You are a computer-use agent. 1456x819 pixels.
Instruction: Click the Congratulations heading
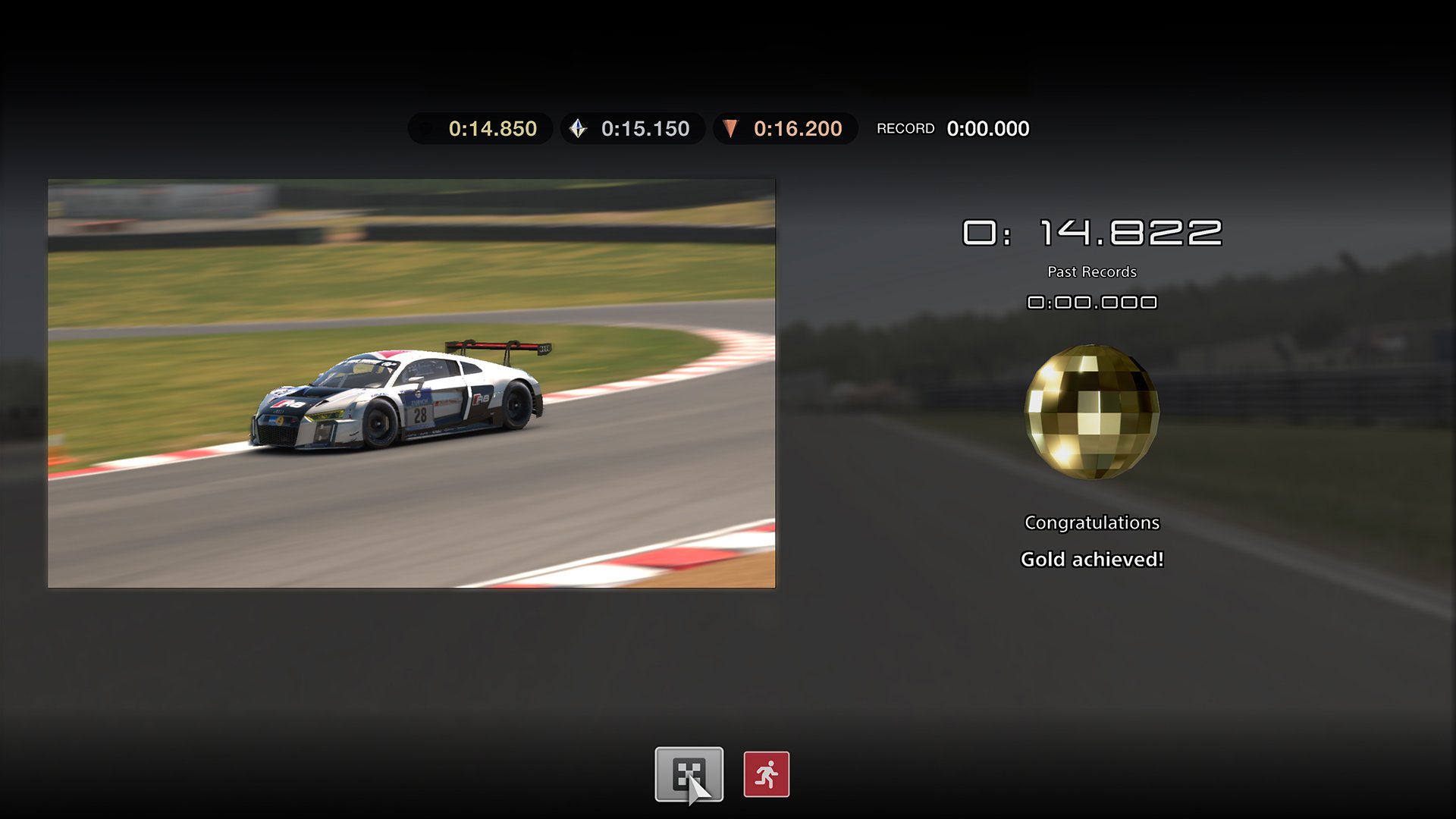click(x=1091, y=522)
